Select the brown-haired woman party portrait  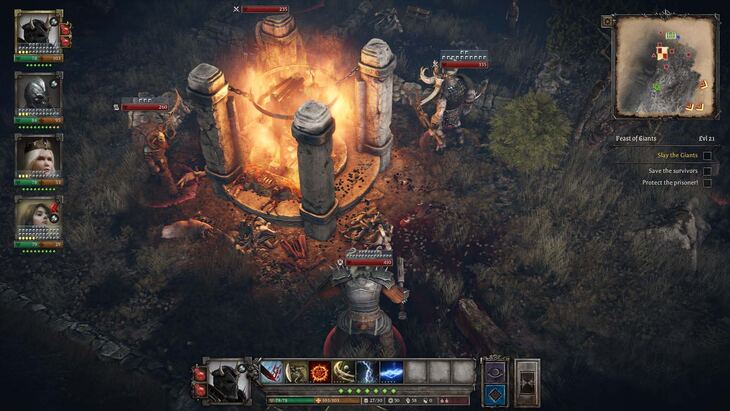(x=38, y=217)
